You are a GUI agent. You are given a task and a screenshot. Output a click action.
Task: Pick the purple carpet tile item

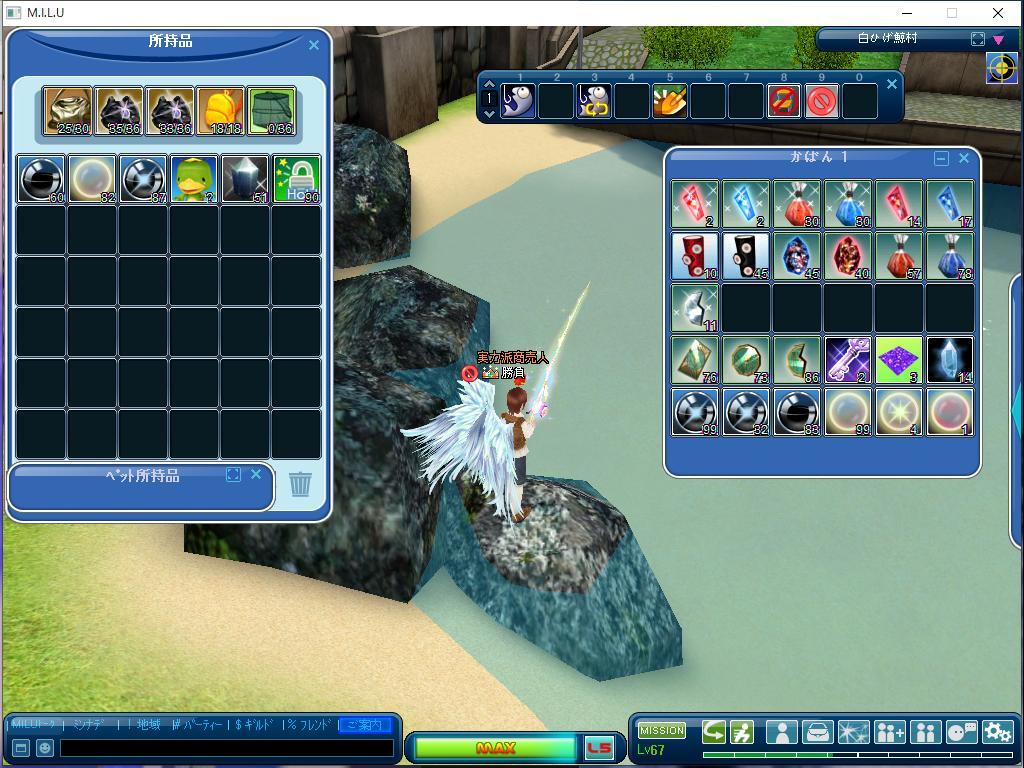899,360
